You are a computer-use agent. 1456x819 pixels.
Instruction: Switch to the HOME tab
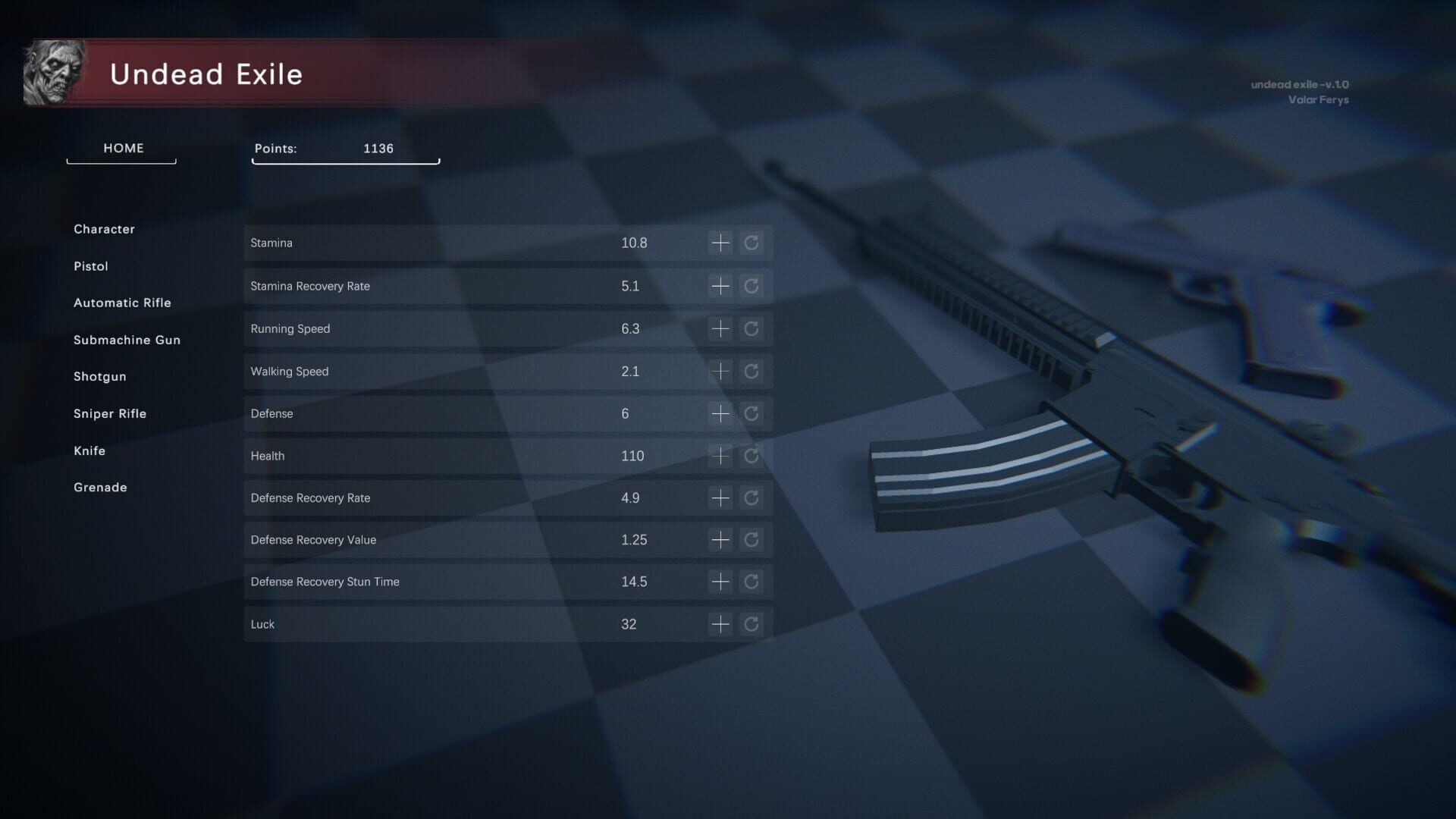[x=122, y=149]
